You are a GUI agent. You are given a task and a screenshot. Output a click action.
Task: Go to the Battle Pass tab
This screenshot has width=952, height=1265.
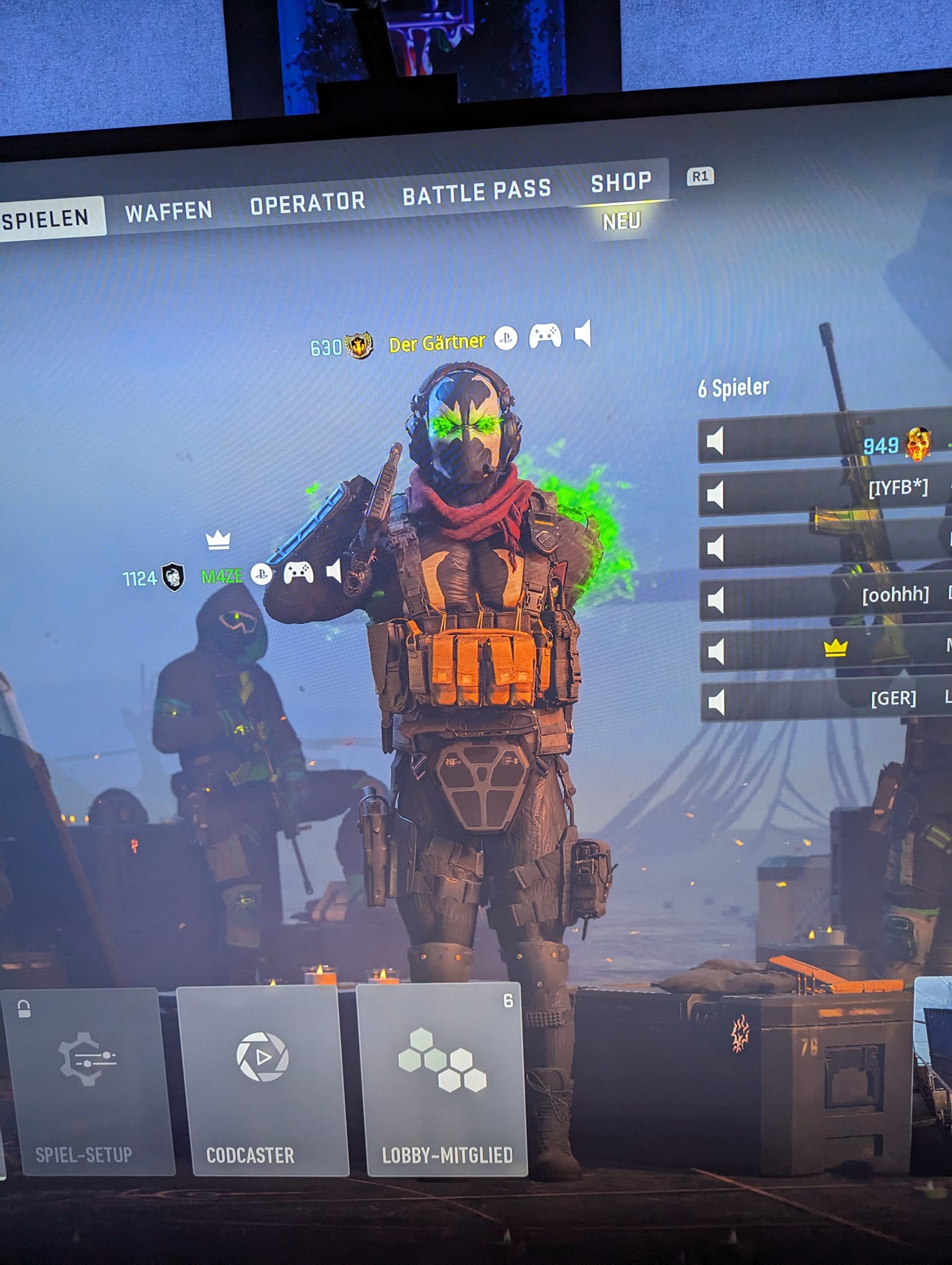pyautogui.click(x=477, y=192)
